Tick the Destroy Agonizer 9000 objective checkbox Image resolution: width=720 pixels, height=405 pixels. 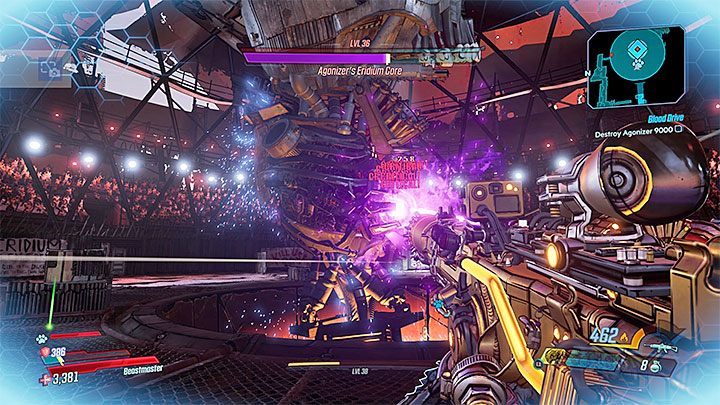tap(679, 129)
